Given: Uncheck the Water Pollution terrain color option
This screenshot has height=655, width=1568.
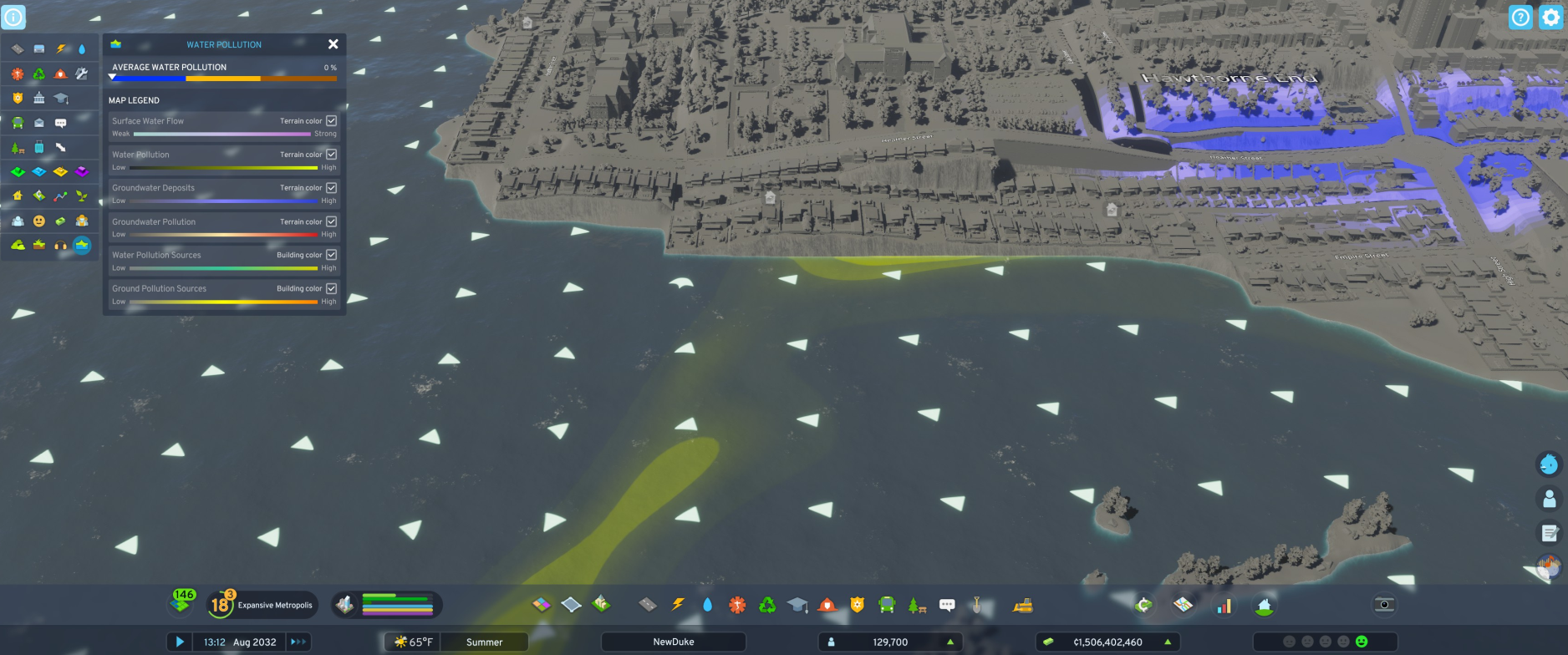Looking at the screenshot, I should tap(331, 154).
